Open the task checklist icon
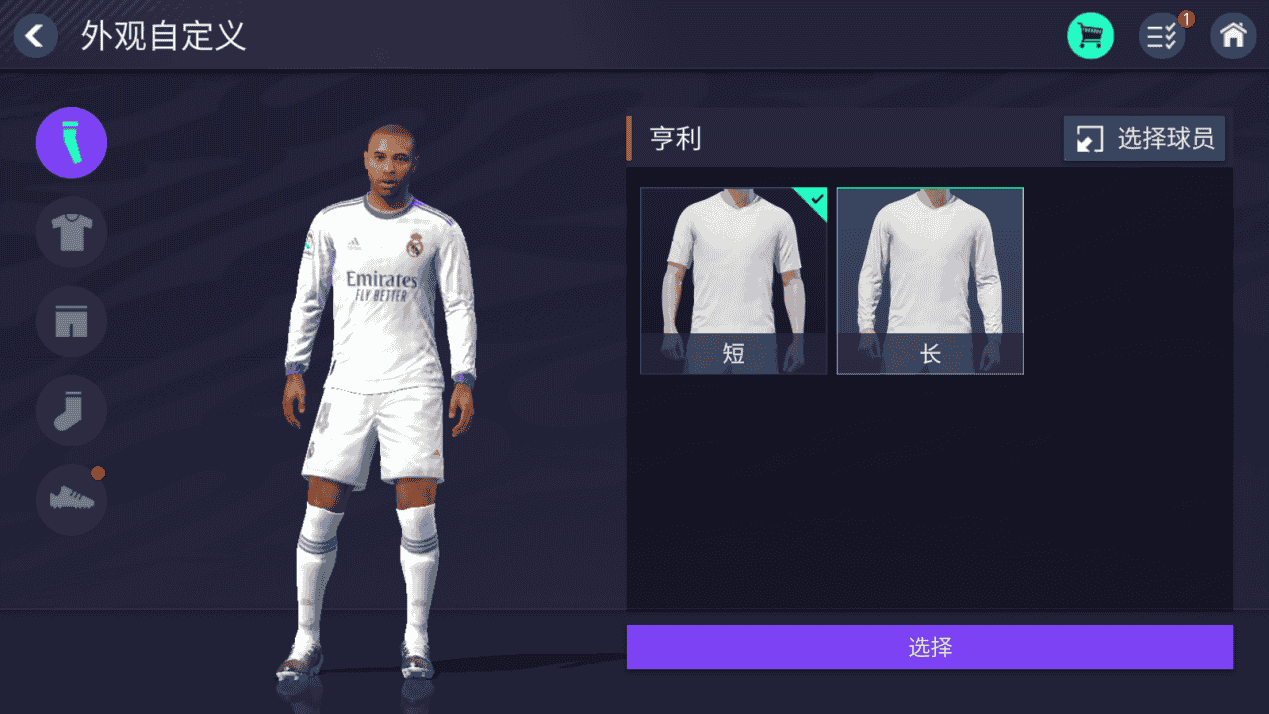The height and width of the screenshot is (714, 1269). 1162,37
